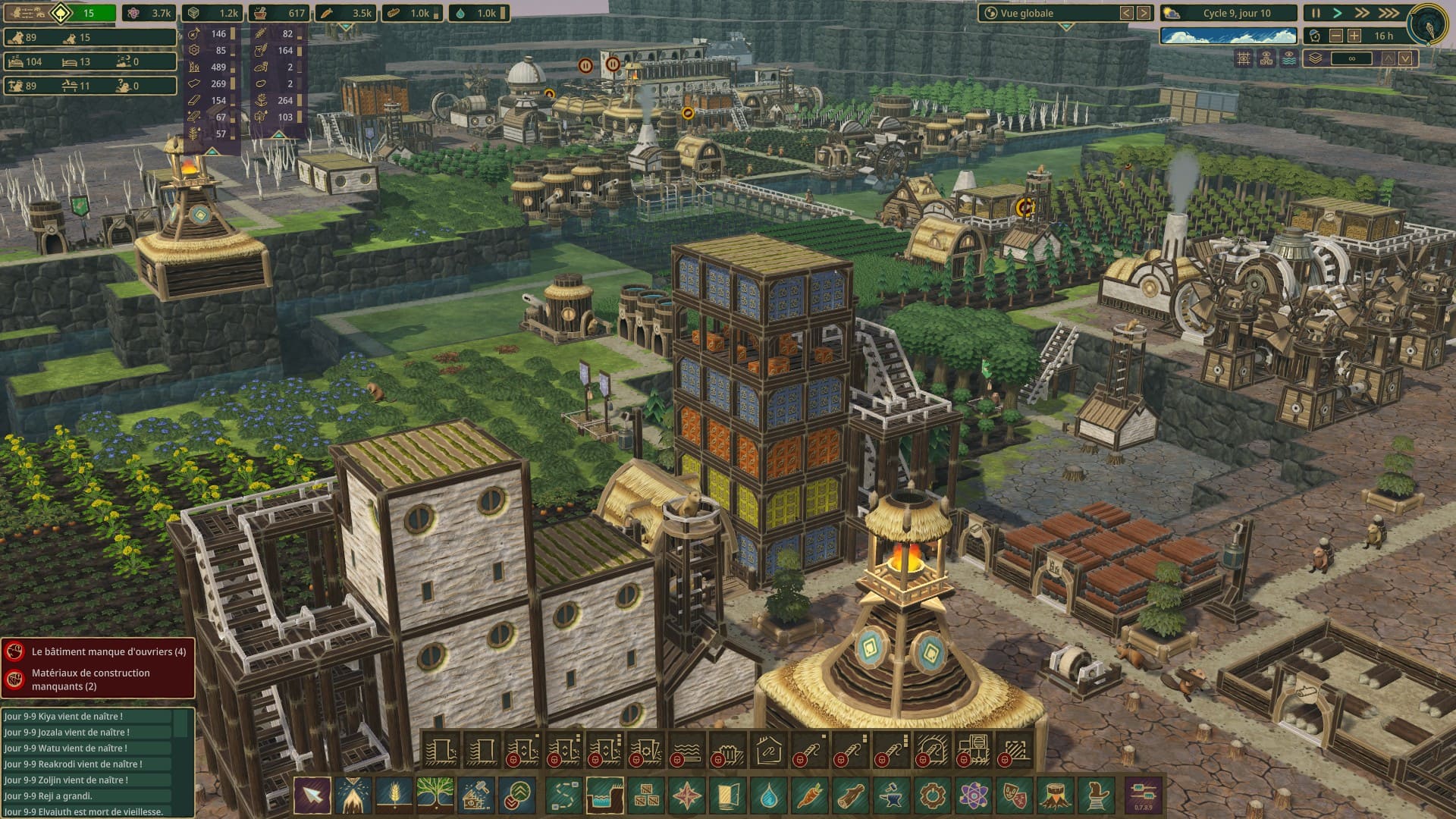Go to next district with right arrow

point(1144,13)
